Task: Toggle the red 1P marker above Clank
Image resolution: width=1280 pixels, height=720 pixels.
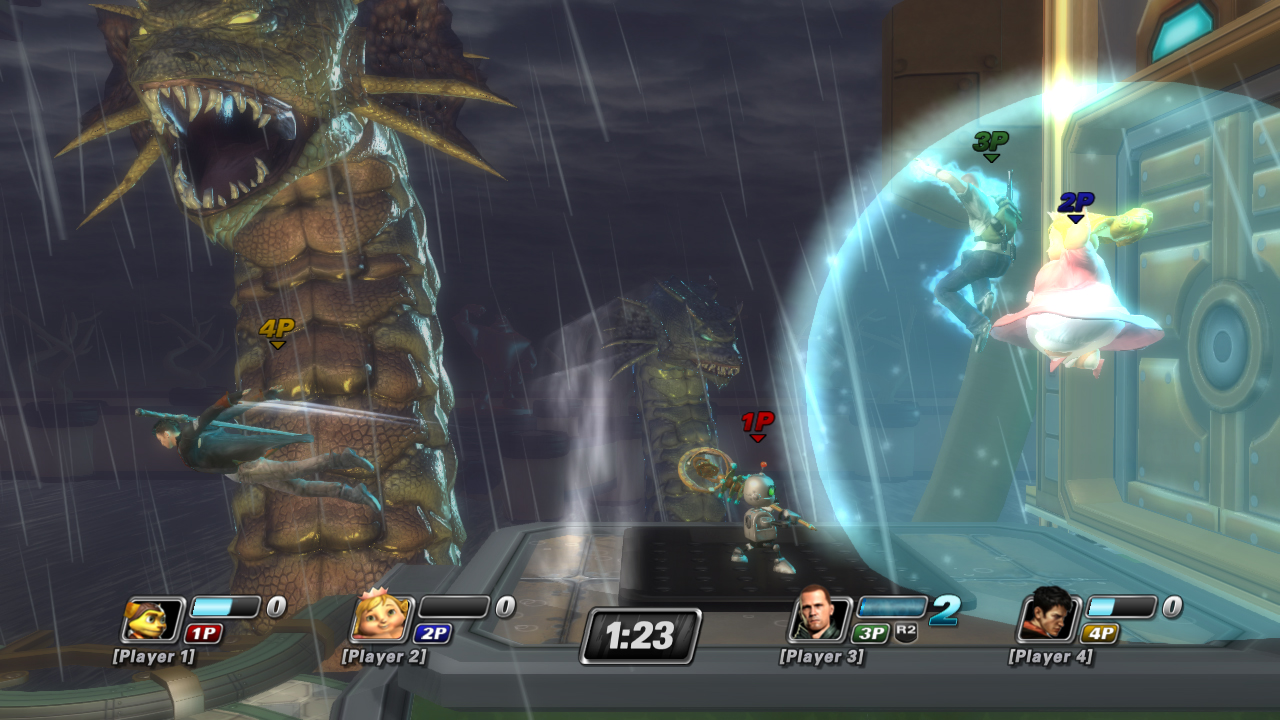Action: (757, 427)
